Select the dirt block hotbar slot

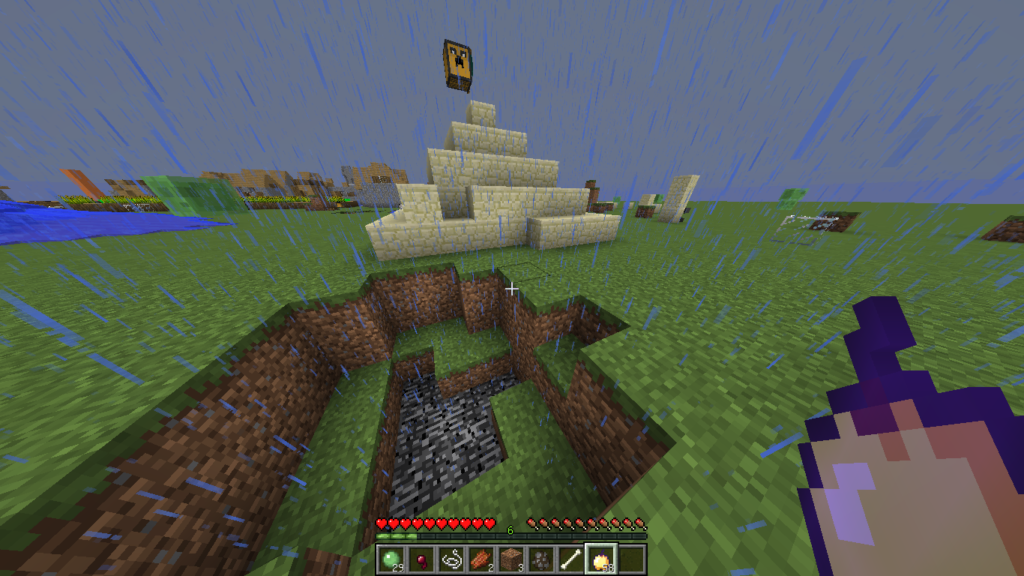pyautogui.click(x=511, y=559)
